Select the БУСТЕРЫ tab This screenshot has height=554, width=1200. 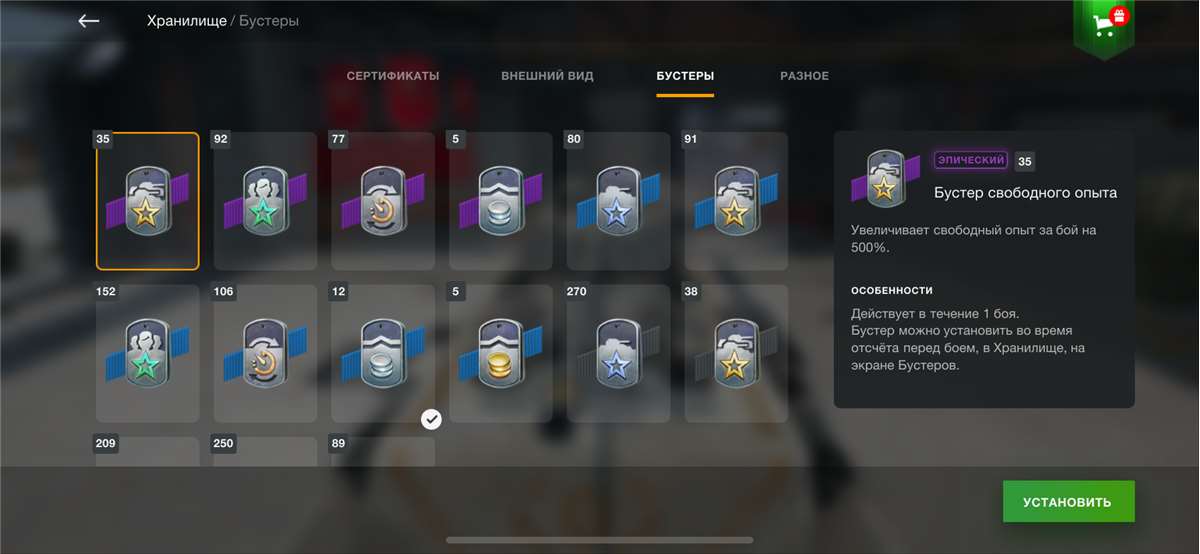(x=685, y=76)
